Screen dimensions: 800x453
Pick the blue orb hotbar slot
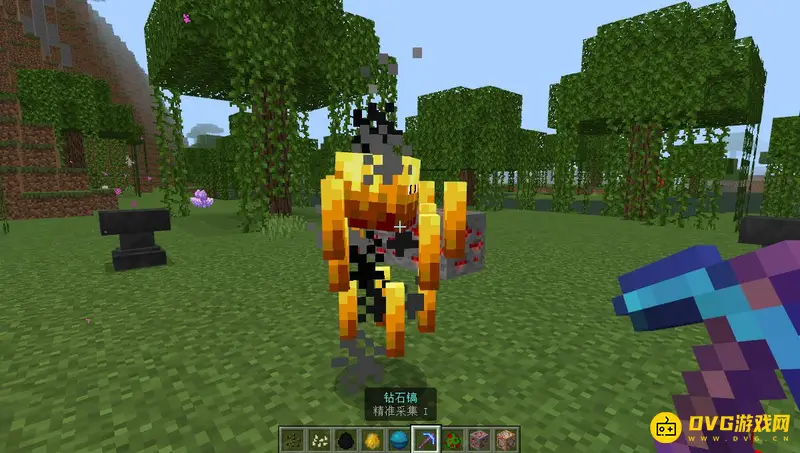[x=398, y=440]
